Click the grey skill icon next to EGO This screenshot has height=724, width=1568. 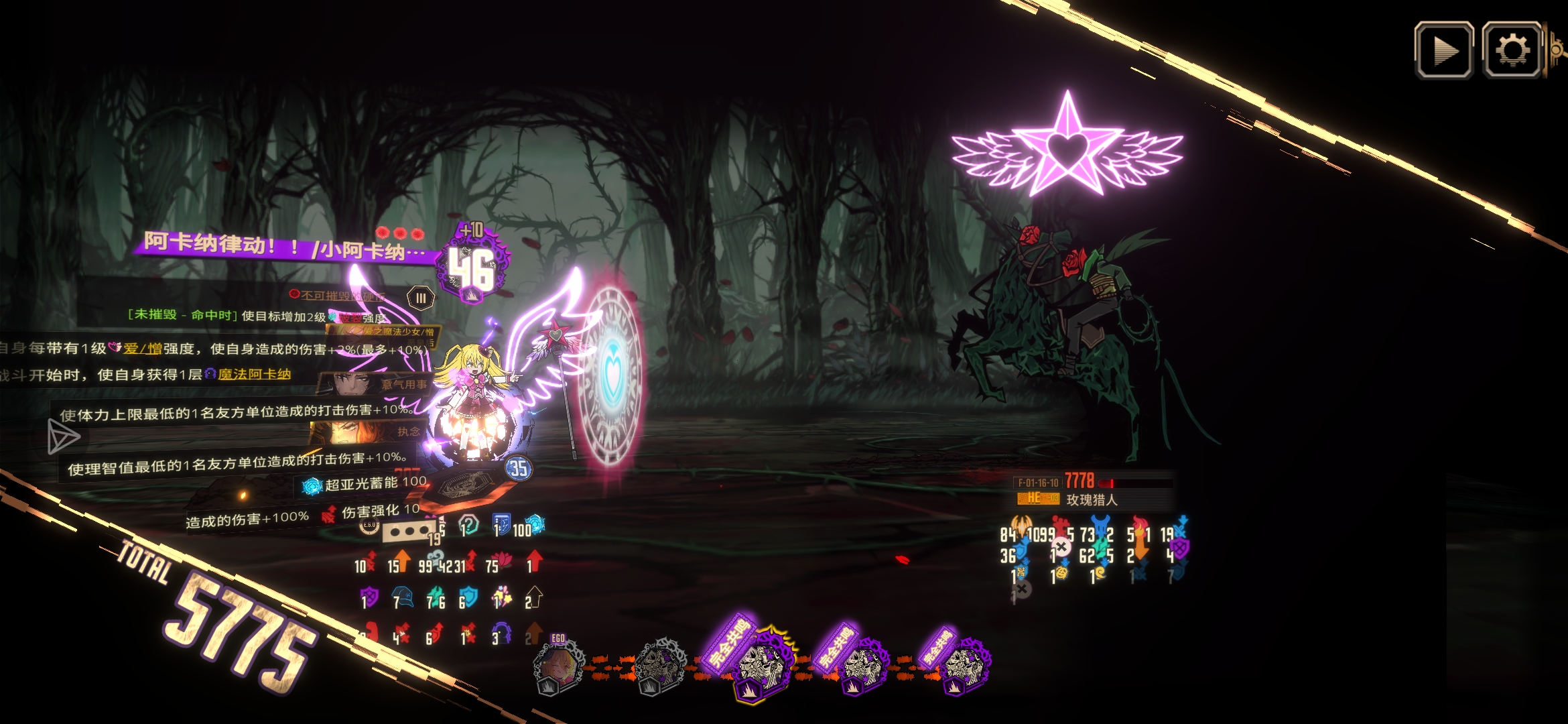tap(659, 666)
